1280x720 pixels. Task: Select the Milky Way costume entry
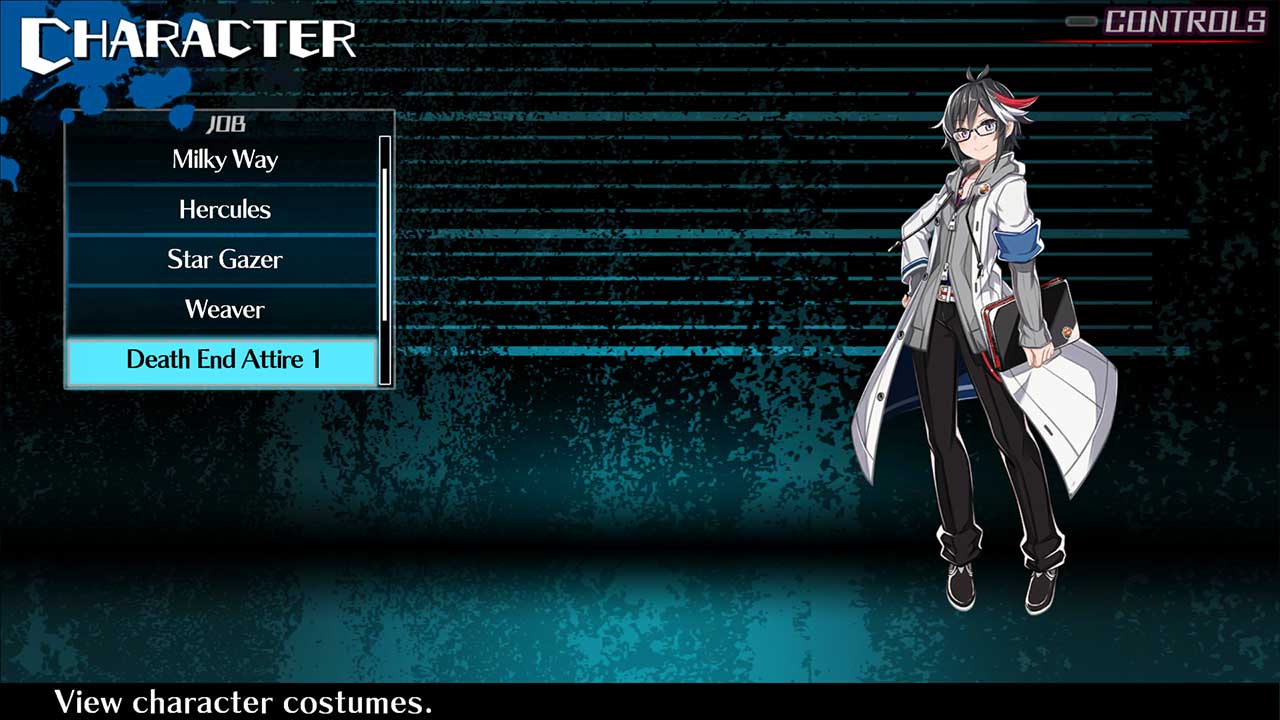224,159
